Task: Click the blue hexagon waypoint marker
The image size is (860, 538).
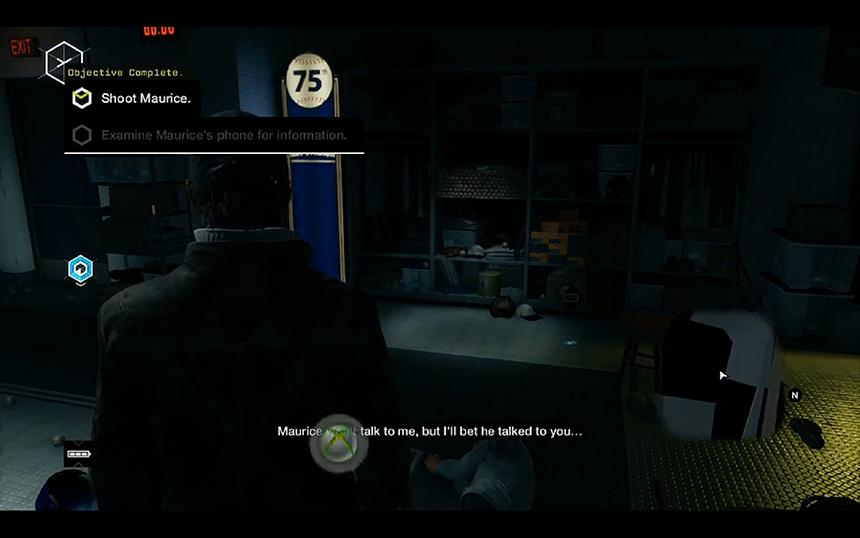Action: pos(80,268)
